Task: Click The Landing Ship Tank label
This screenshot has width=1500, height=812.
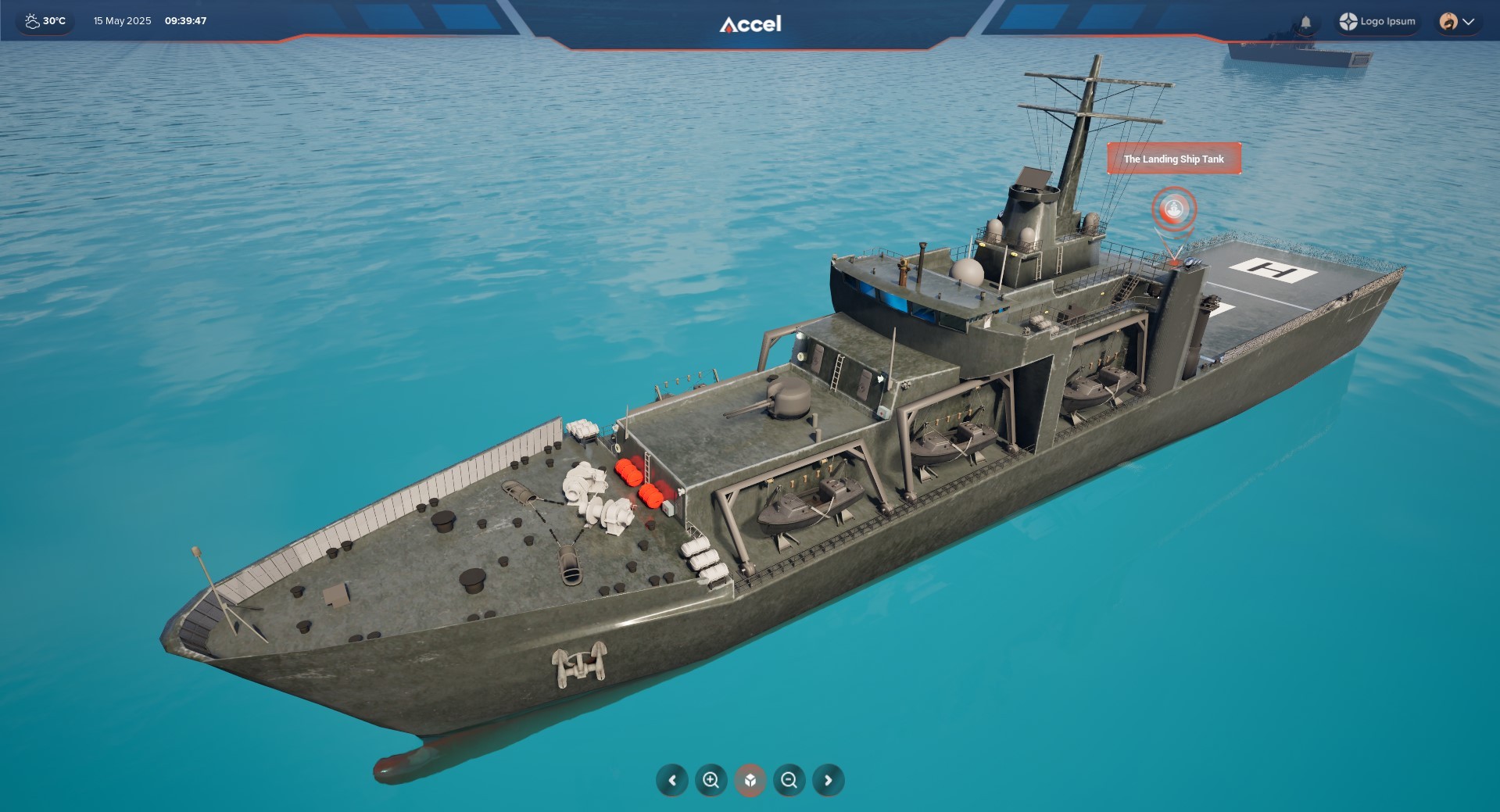Action: click(1174, 159)
